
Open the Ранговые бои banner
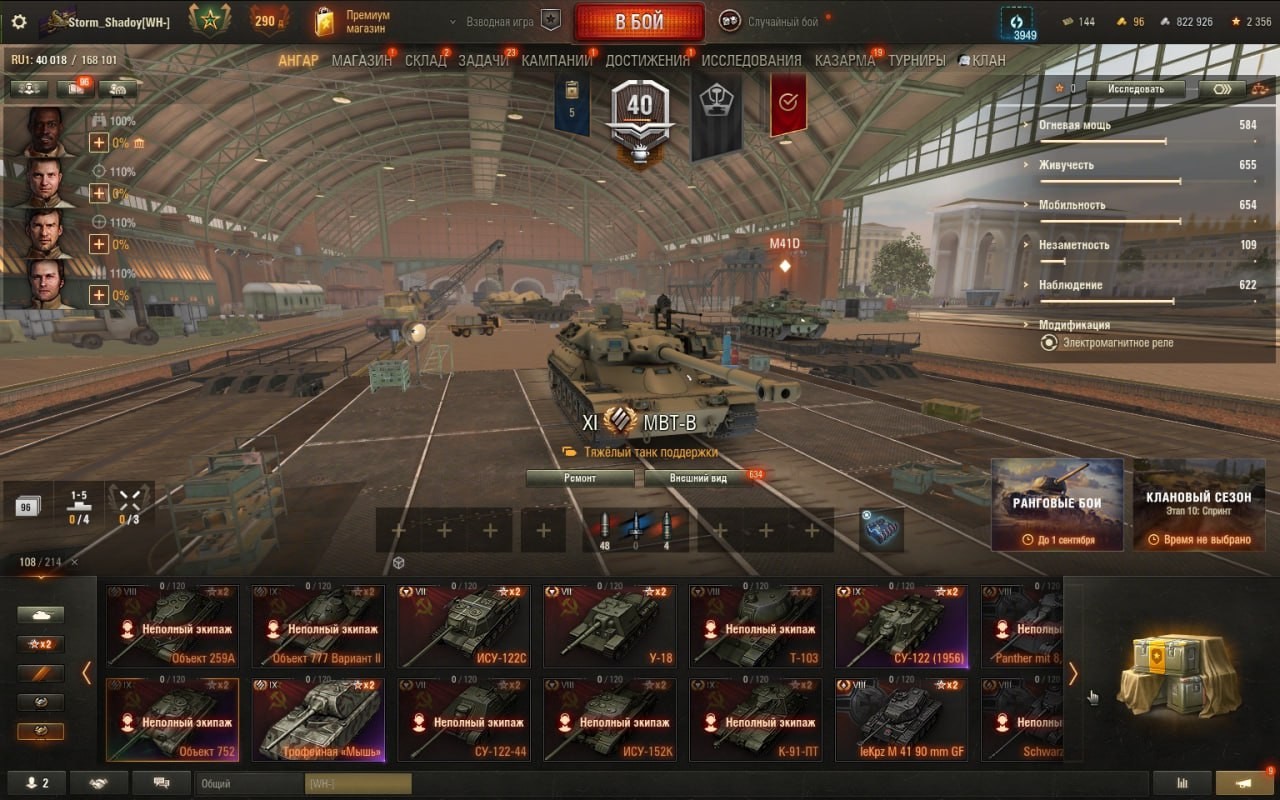(1057, 505)
